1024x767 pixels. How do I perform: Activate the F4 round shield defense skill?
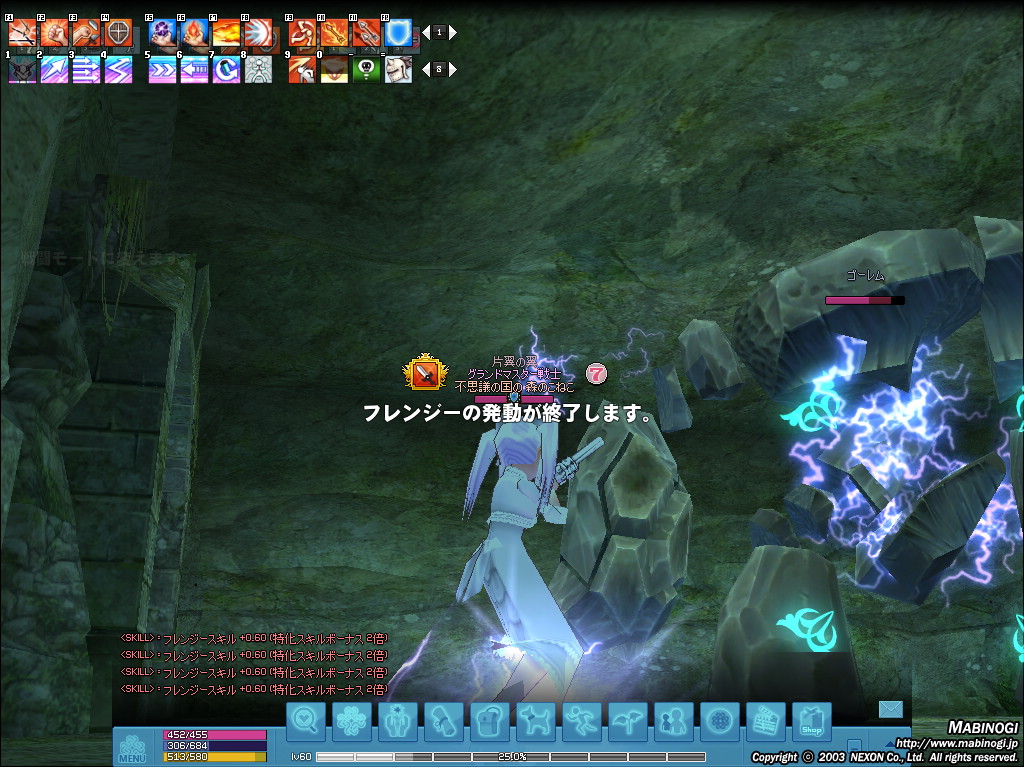[x=118, y=32]
